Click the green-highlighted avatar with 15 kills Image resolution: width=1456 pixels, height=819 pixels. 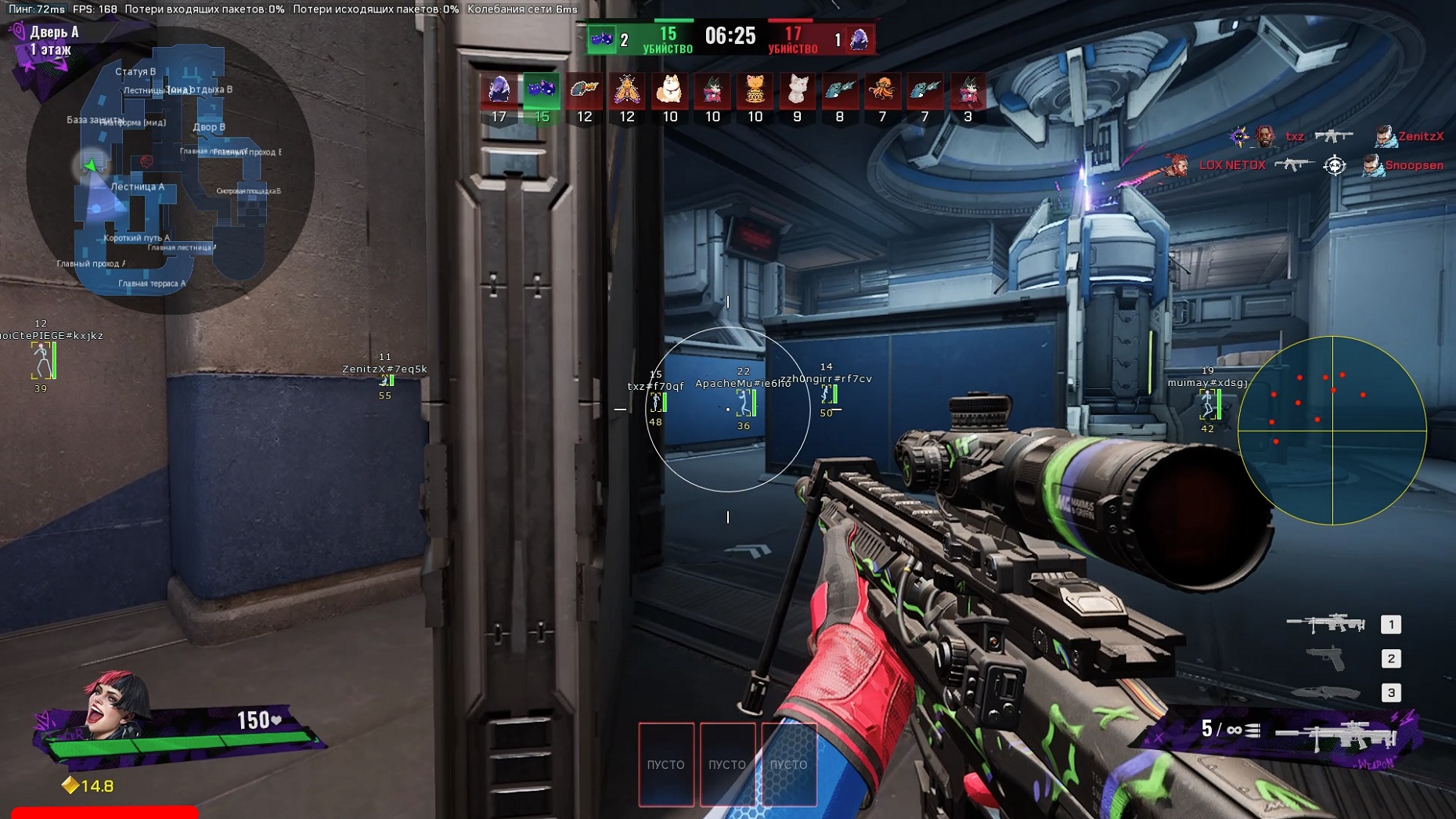[542, 90]
